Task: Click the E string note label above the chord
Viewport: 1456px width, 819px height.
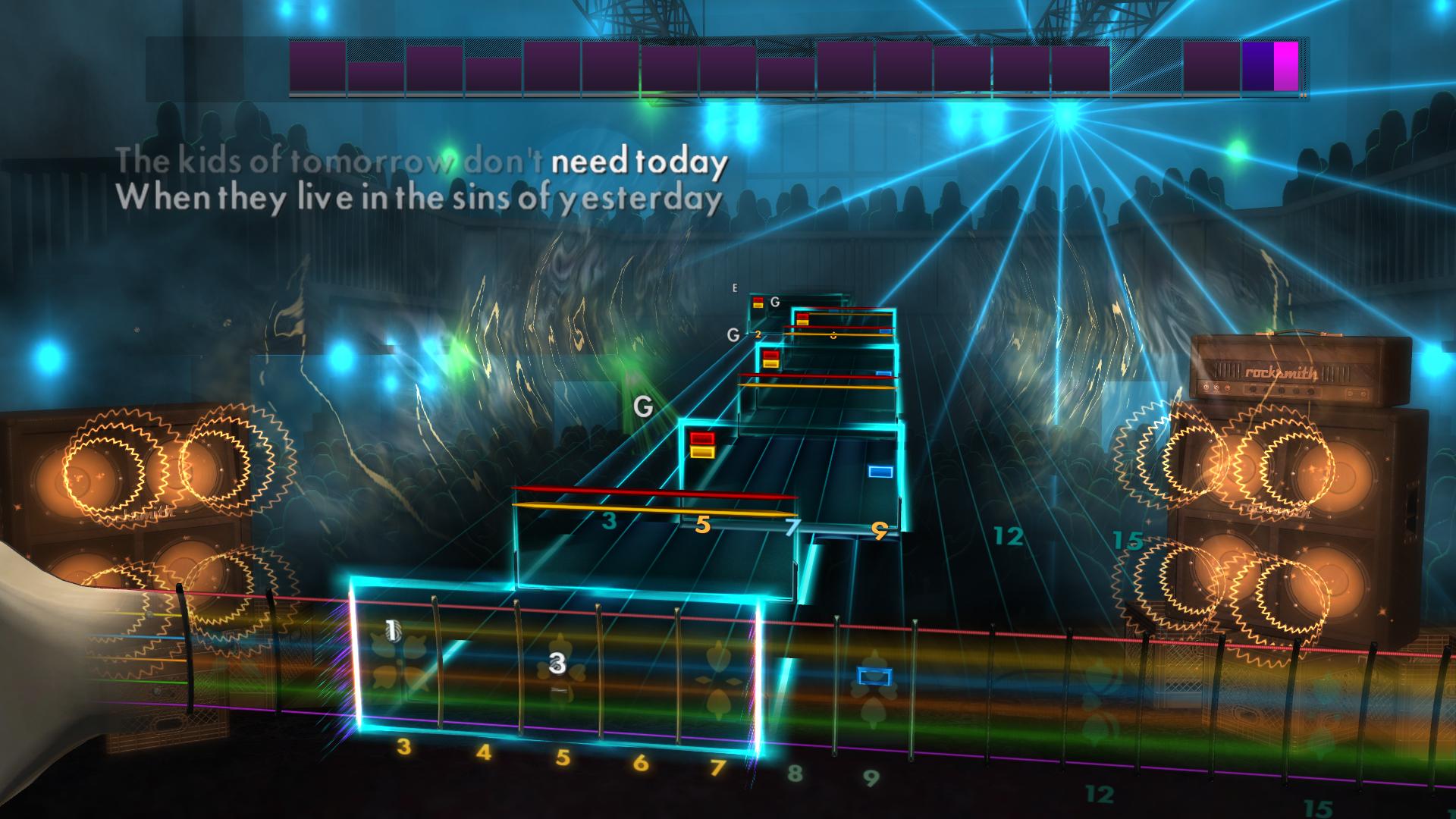Action: coord(733,288)
